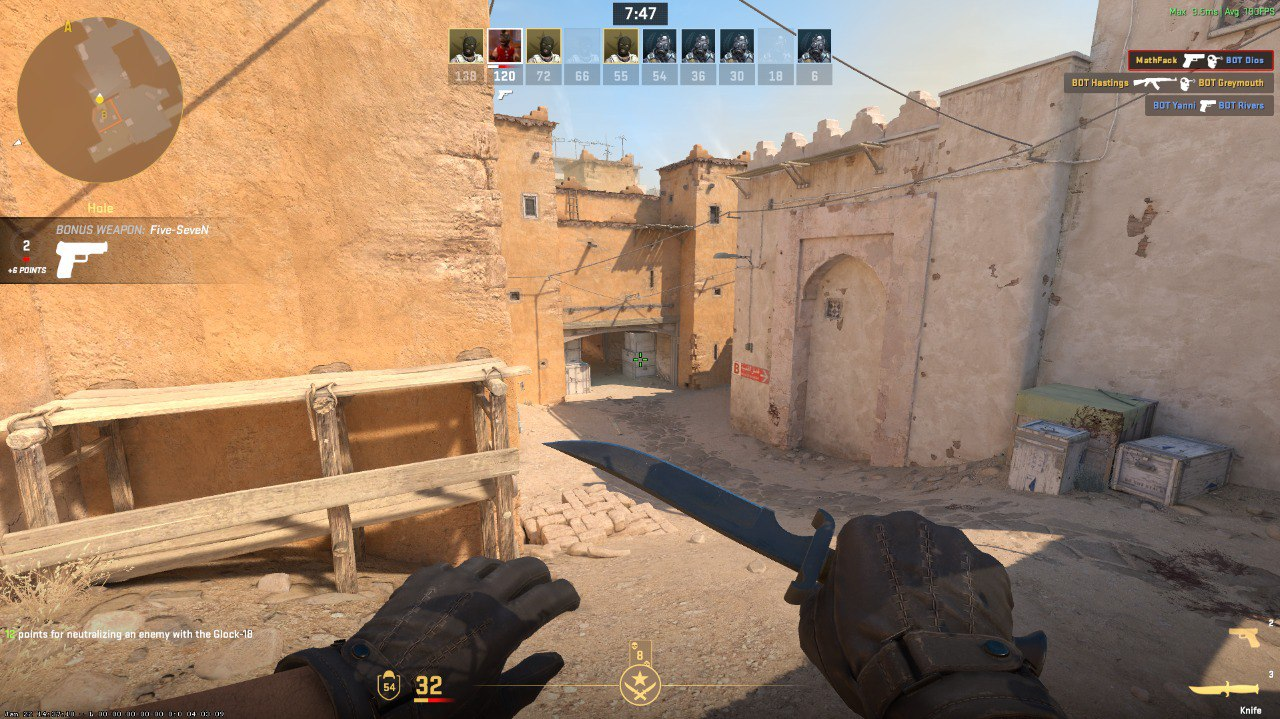Click the balaclava avatar with 55 points
Viewport: 1280px width, 719px height.
pyautogui.click(x=621, y=46)
